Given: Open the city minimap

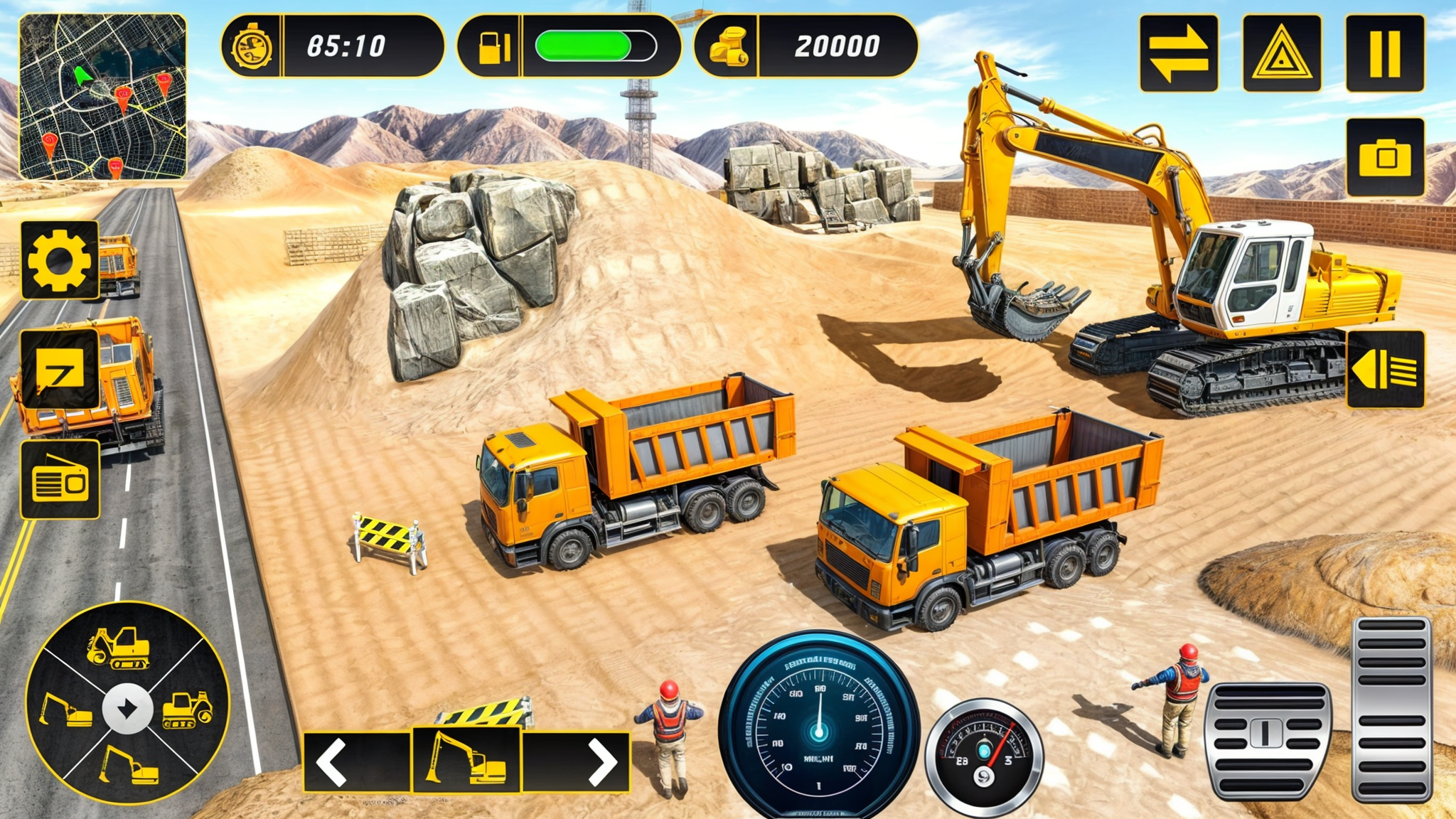Looking at the screenshot, I should coord(103,97).
